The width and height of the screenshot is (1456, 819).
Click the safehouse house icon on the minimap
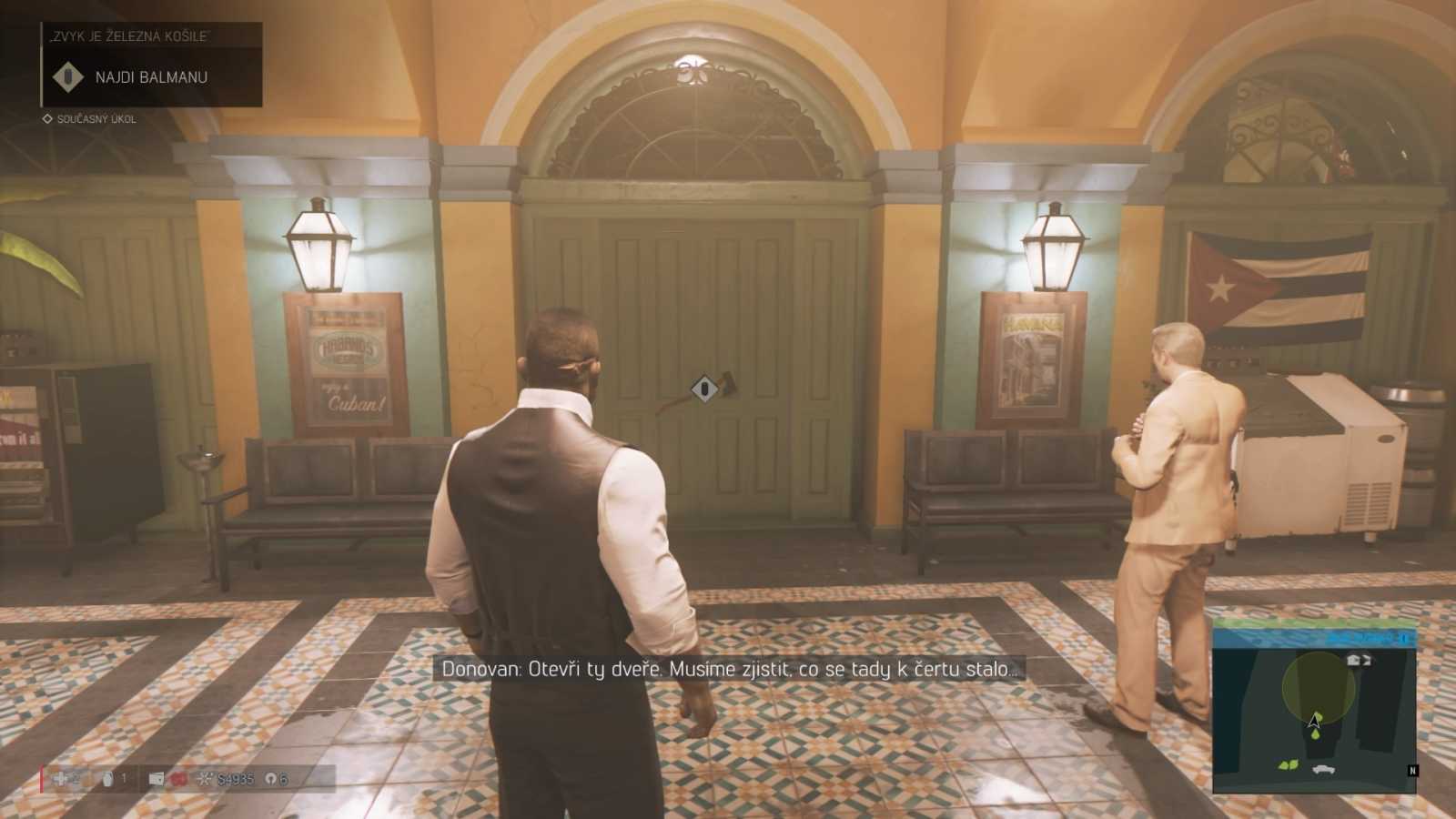(1352, 660)
